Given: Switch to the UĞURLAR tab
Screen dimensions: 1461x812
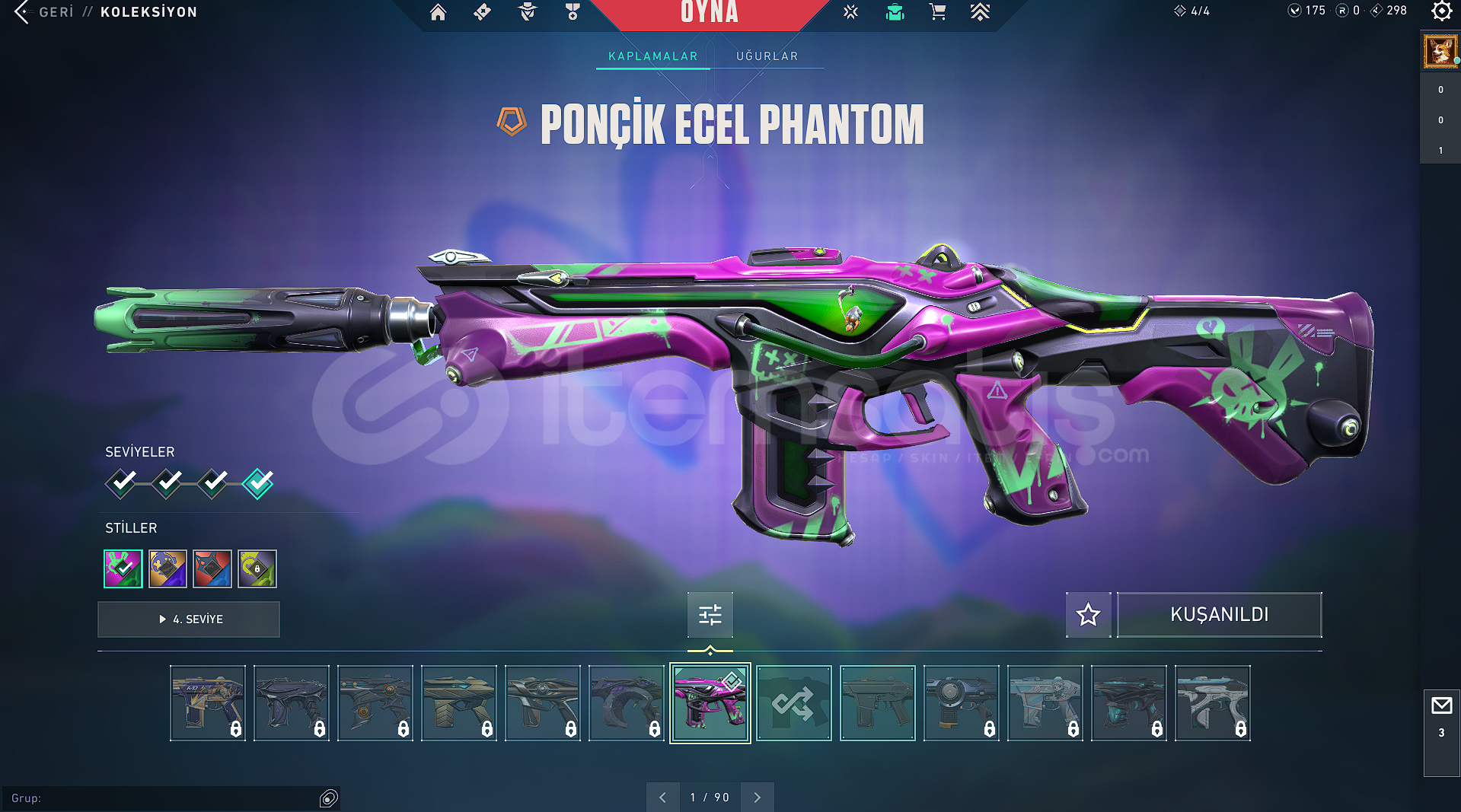Looking at the screenshot, I should coord(767,56).
